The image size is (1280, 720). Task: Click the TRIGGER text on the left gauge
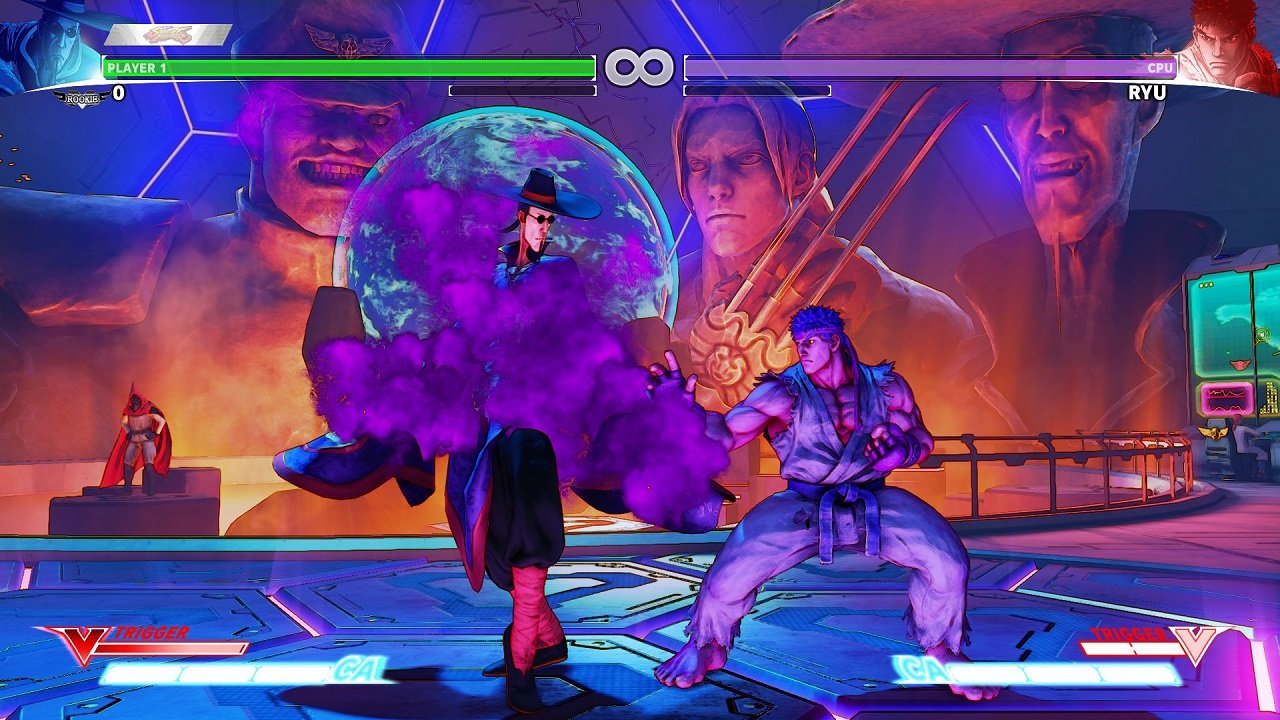[x=150, y=632]
